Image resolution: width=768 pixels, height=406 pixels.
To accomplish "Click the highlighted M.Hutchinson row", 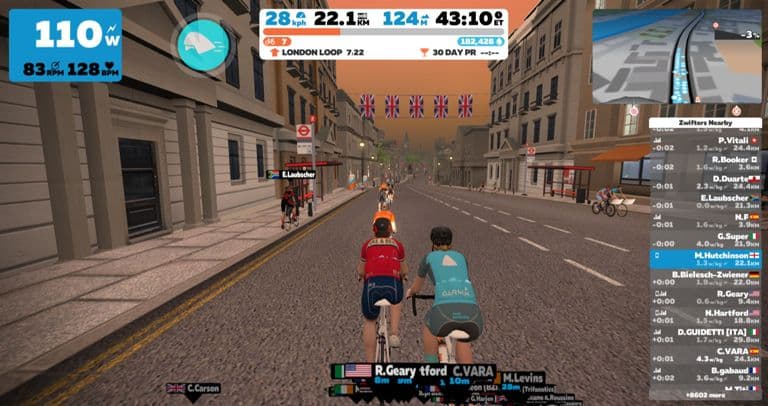I will (x=705, y=258).
